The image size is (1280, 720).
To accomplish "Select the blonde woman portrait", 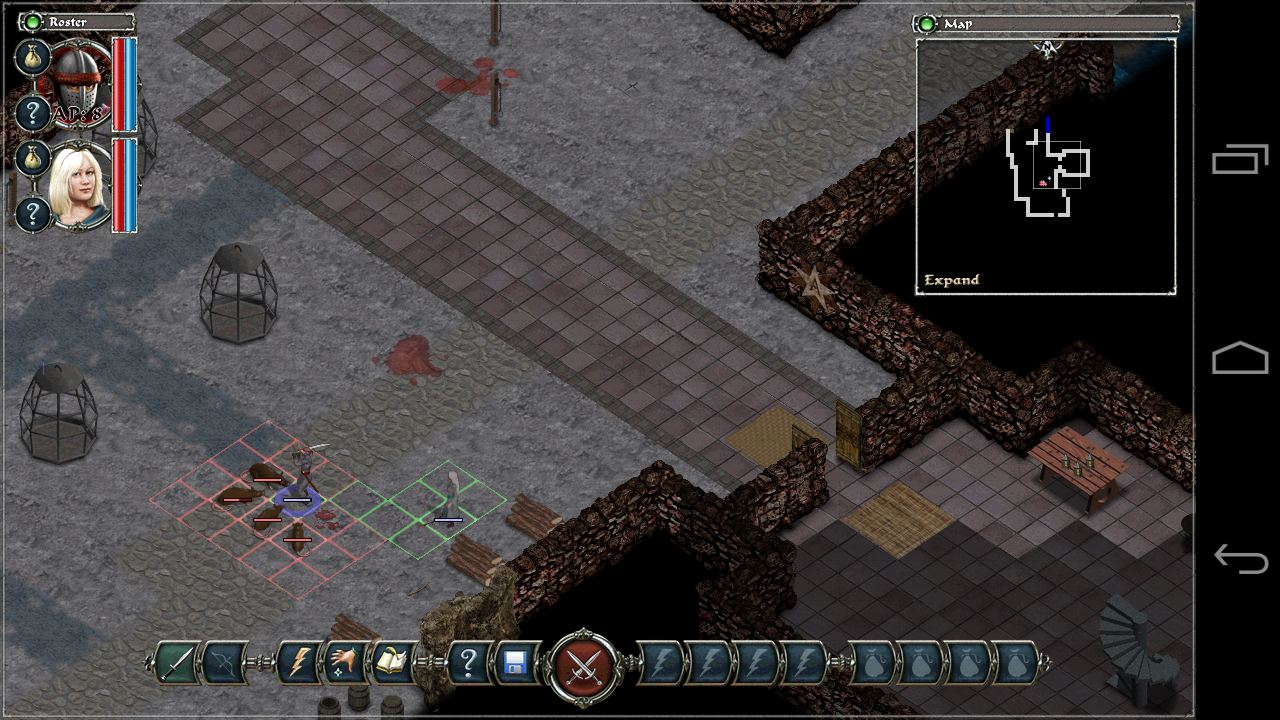I will [80, 187].
